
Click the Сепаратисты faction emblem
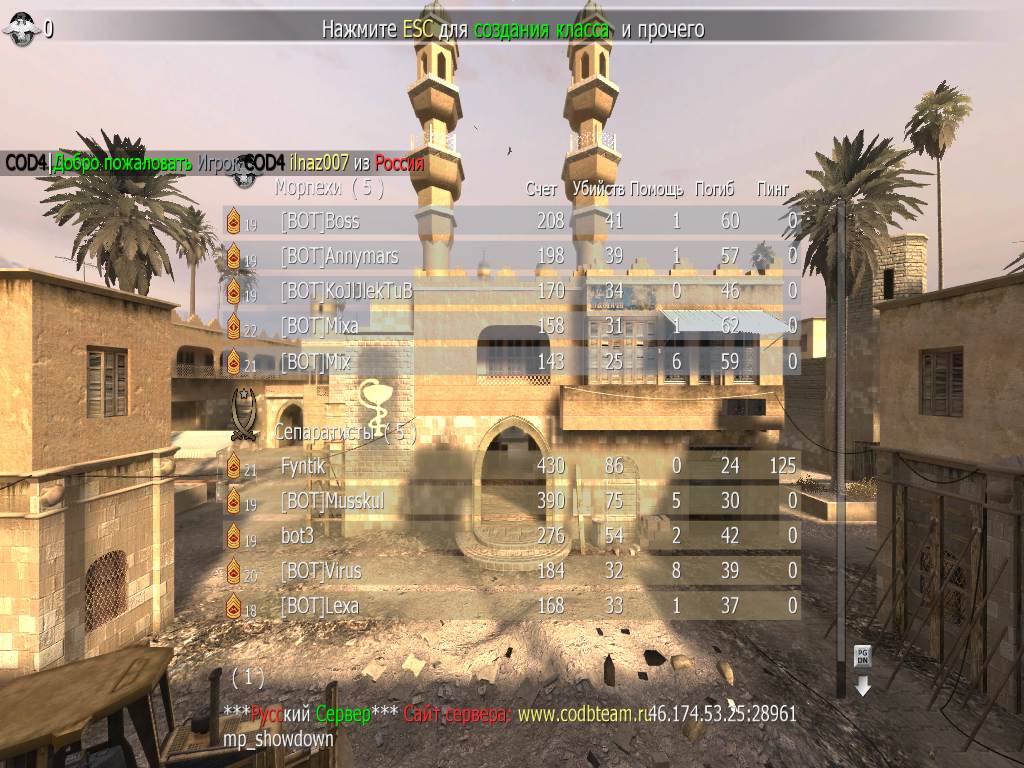click(244, 414)
